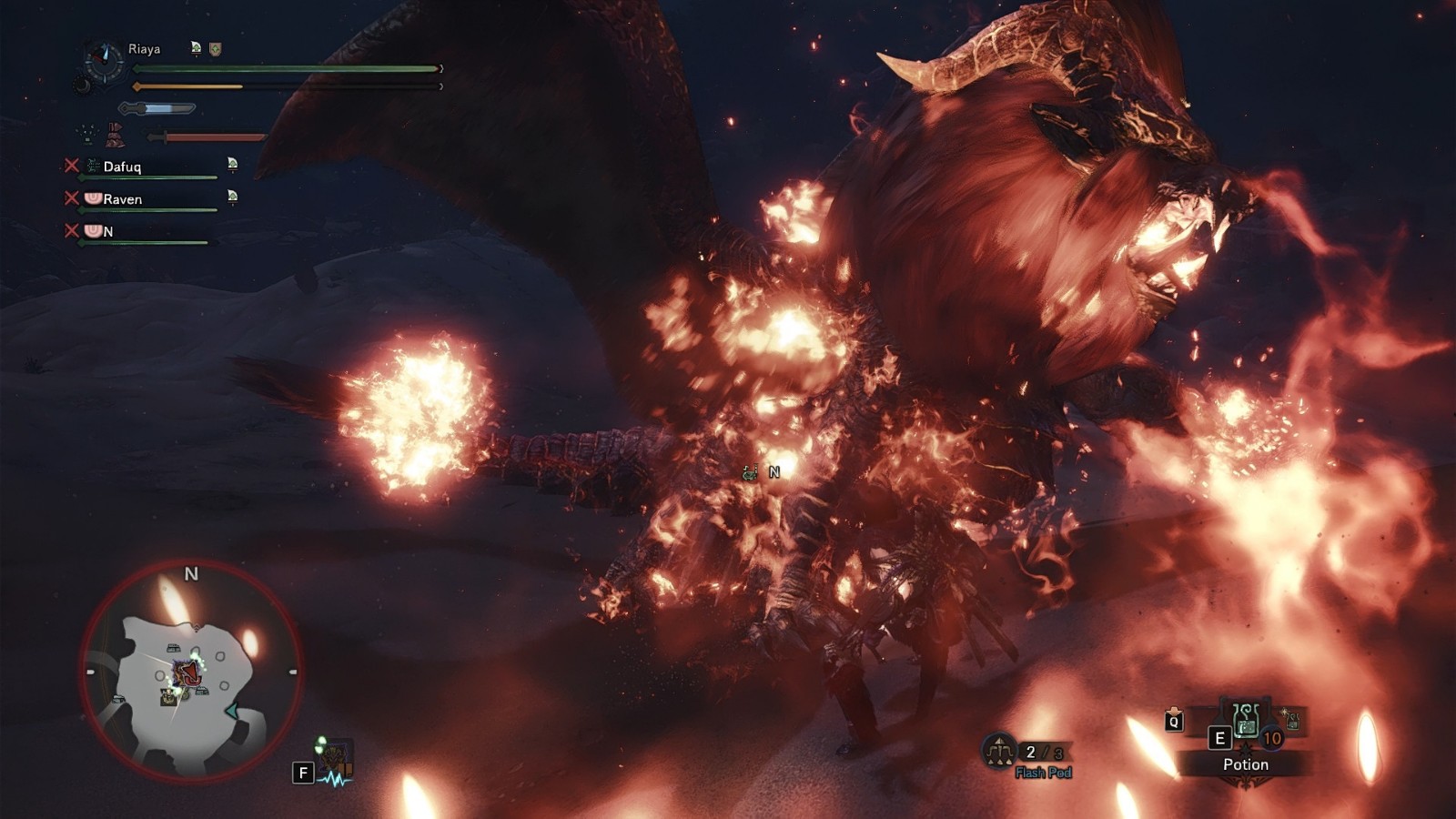This screenshot has height=819, width=1456.
Task: Click the monster icon on the minimap
Action: [x=189, y=672]
